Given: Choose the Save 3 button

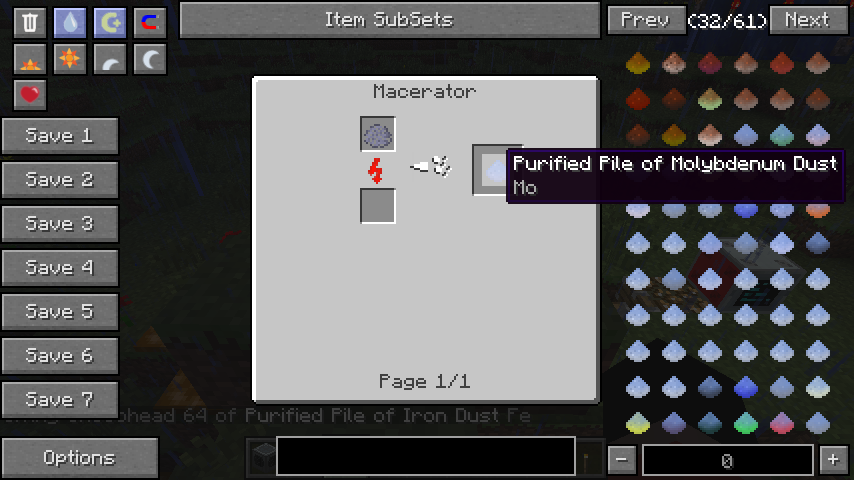Looking at the screenshot, I should click(60, 224).
